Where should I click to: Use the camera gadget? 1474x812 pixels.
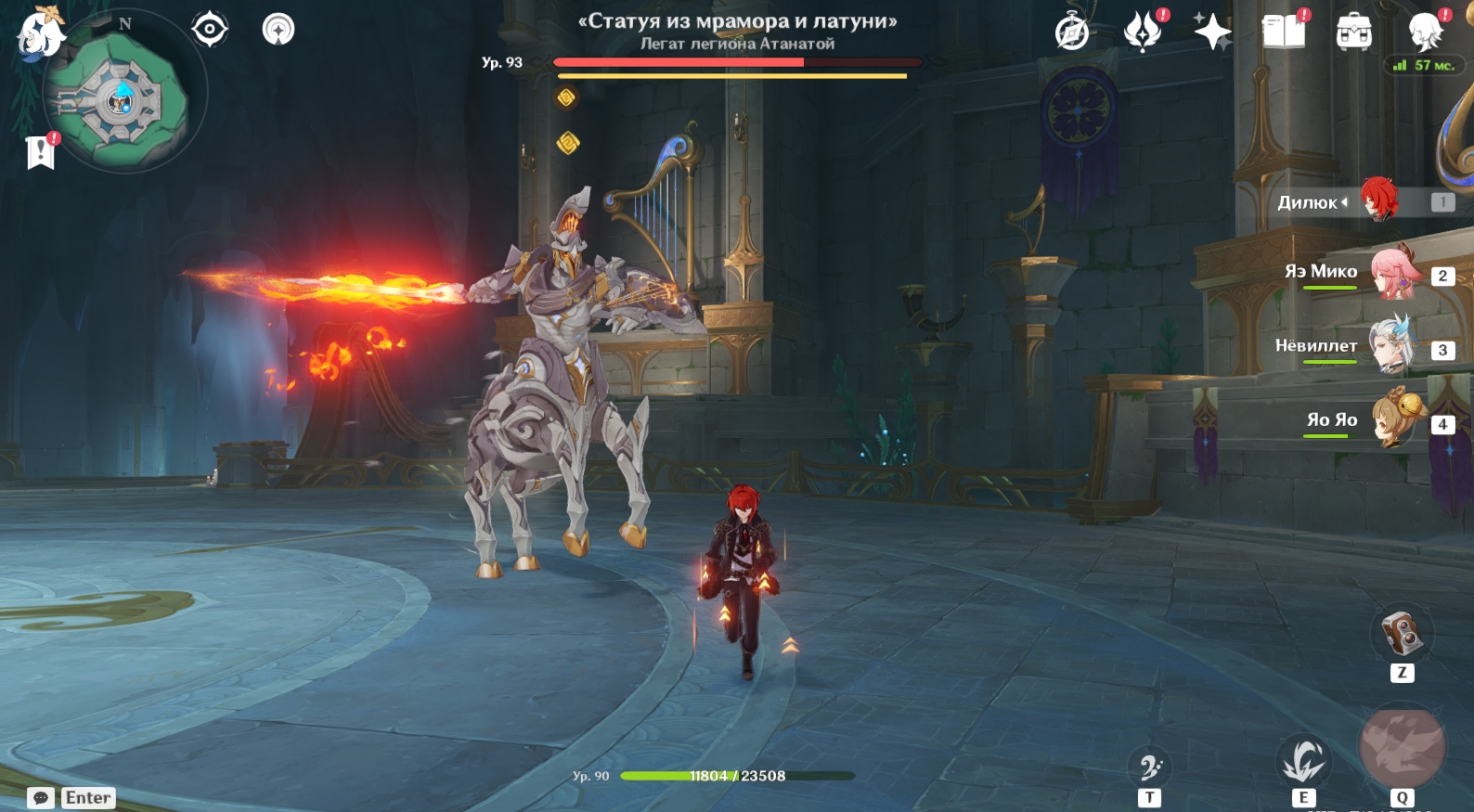(x=1402, y=634)
